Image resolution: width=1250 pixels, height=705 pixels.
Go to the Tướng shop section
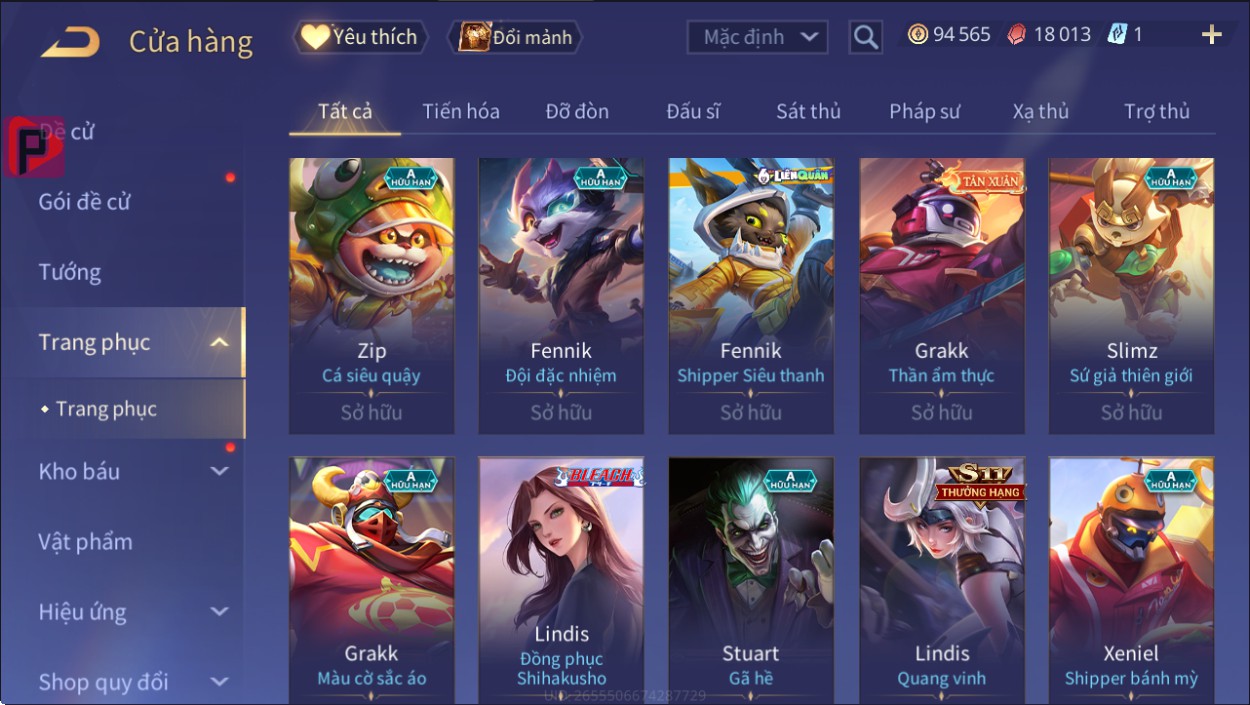click(70, 272)
